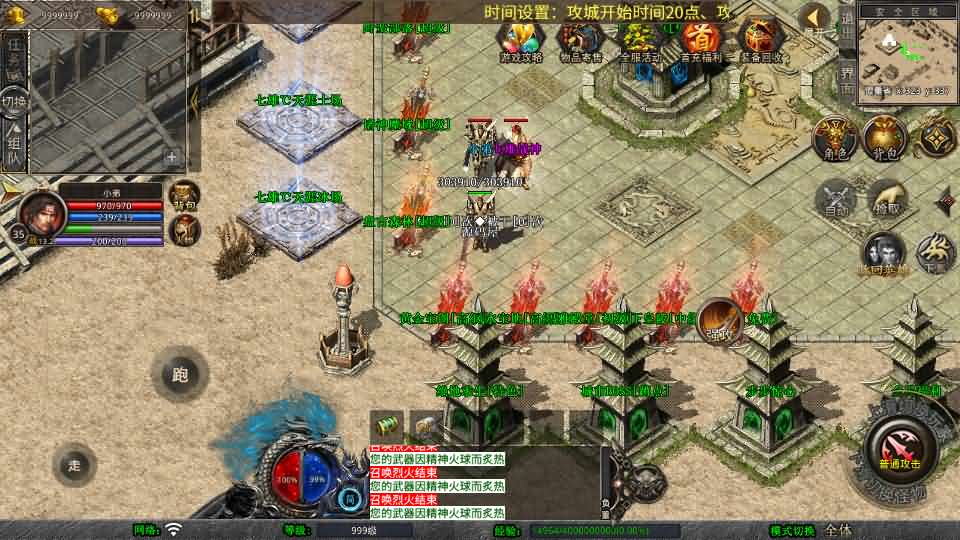The width and height of the screenshot is (960, 540).
Task: Open the 背包 bag button beside the character button
Action: coord(884,139)
